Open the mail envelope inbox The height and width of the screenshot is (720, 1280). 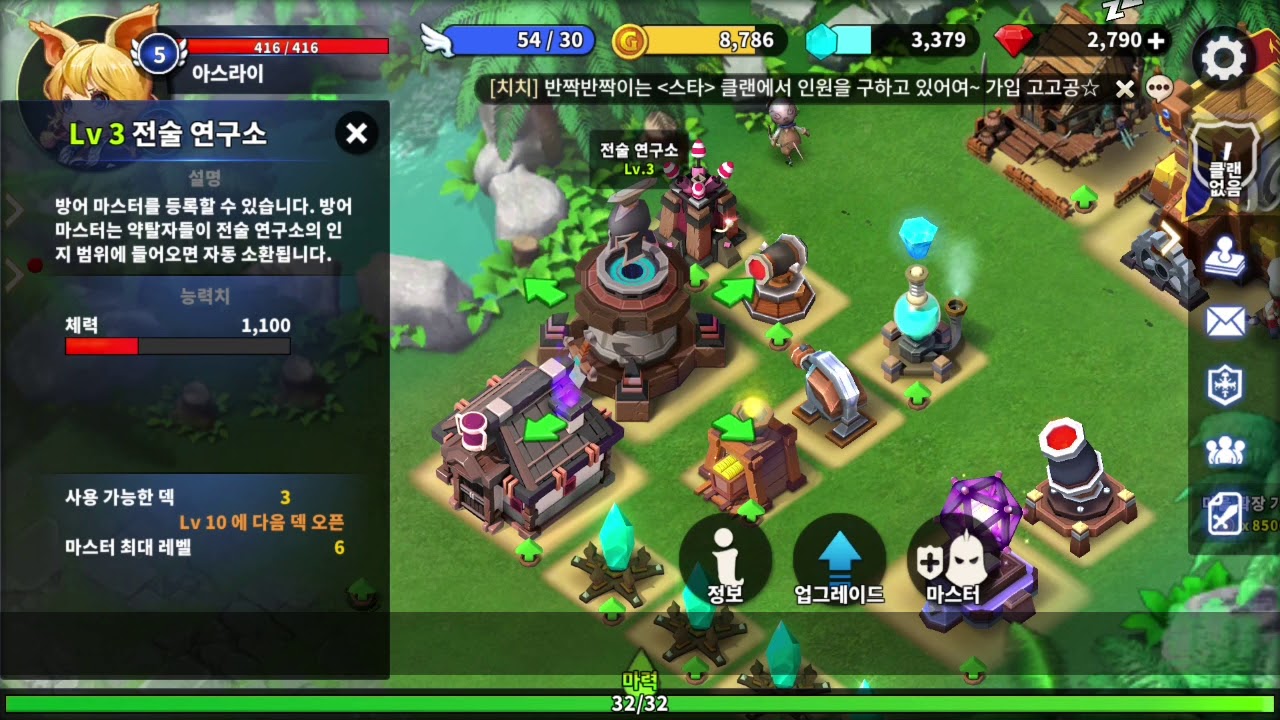pyautogui.click(x=1225, y=321)
